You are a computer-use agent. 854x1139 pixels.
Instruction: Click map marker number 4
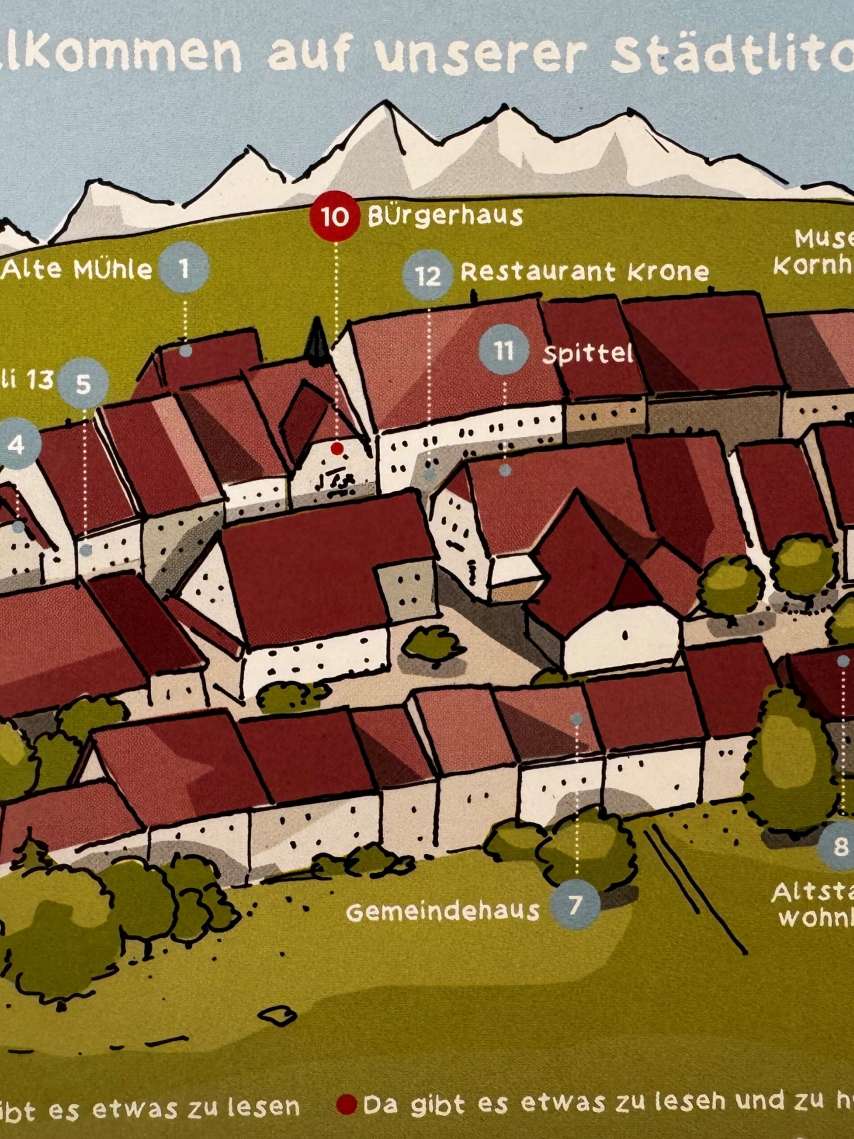point(17,446)
